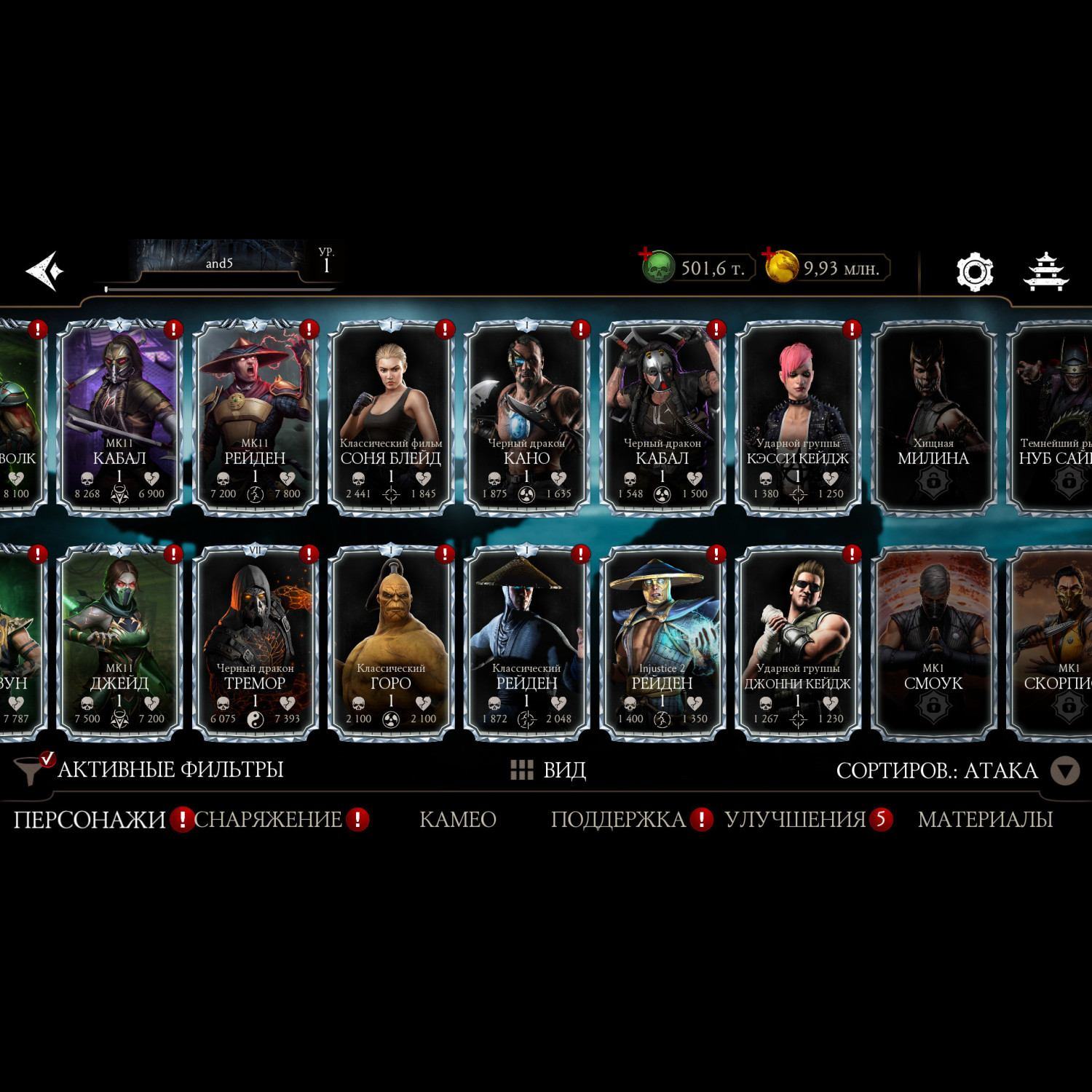Select the MK11 Джейд card
This screenshot has width=1092, height=1092.
coord(119,642)
